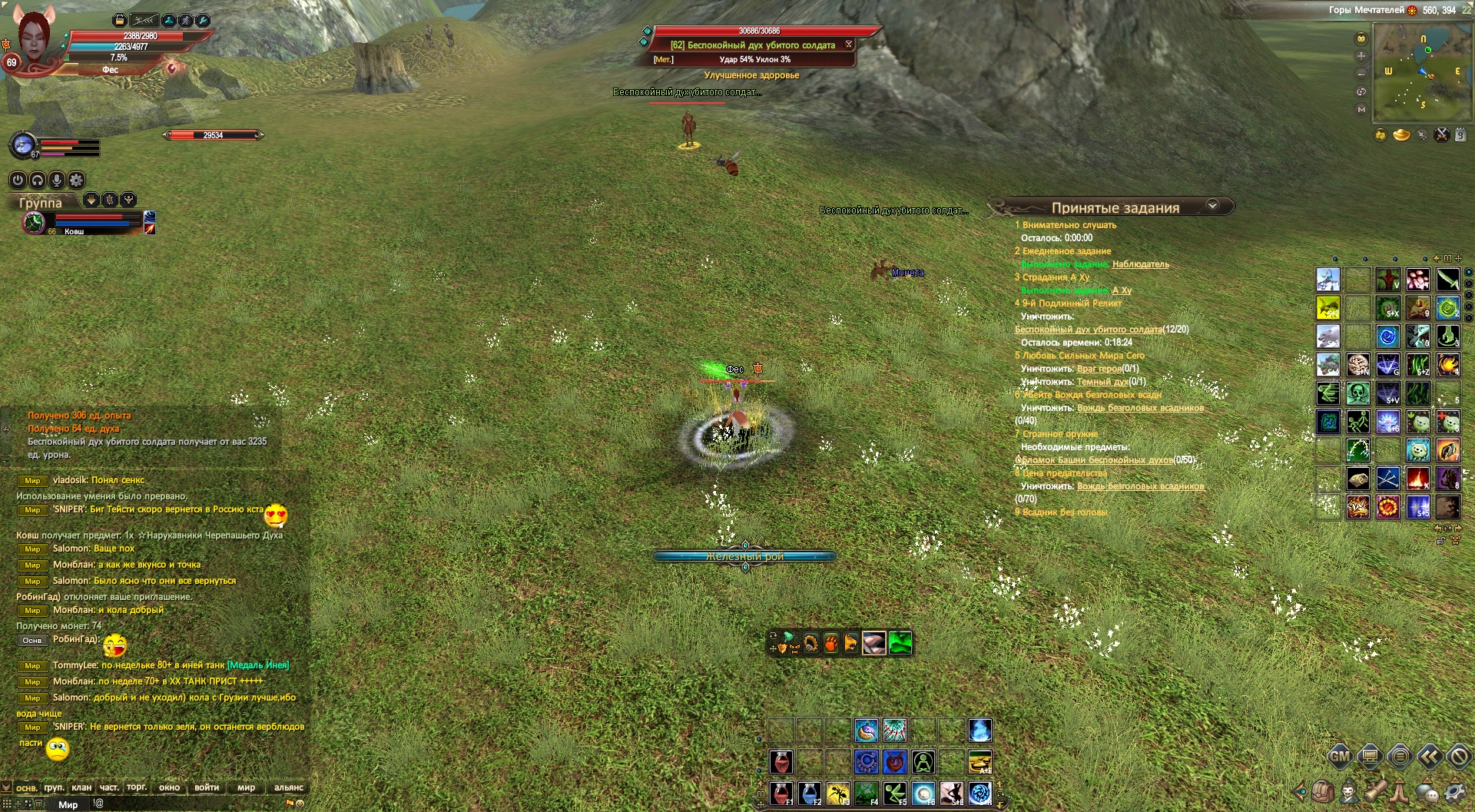Open the minimap

1414,69
